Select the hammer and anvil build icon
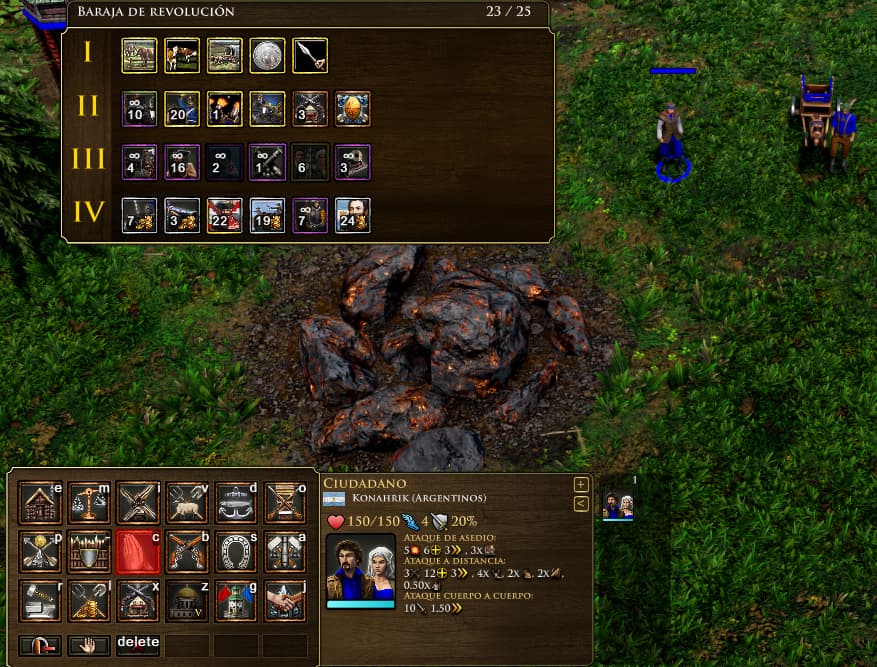877x667 pixels. [x=41, y=600]
